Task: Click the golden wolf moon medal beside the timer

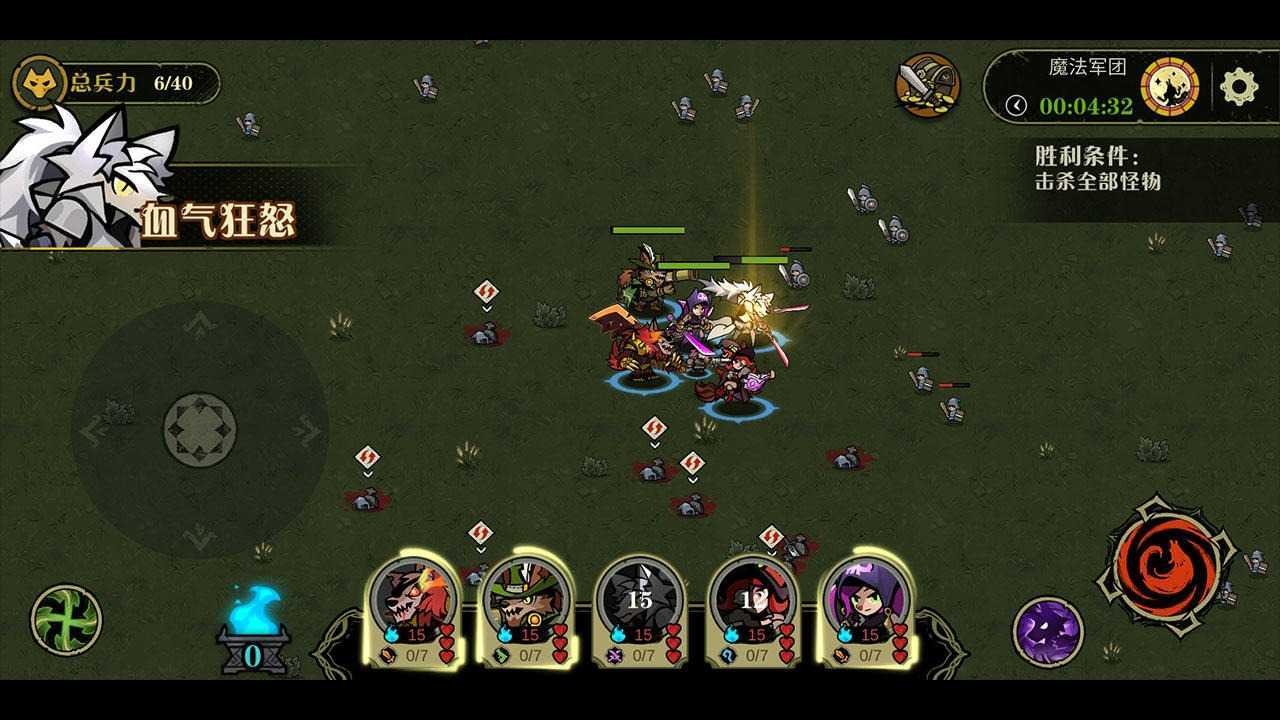Action: [x=1168, y=87]
